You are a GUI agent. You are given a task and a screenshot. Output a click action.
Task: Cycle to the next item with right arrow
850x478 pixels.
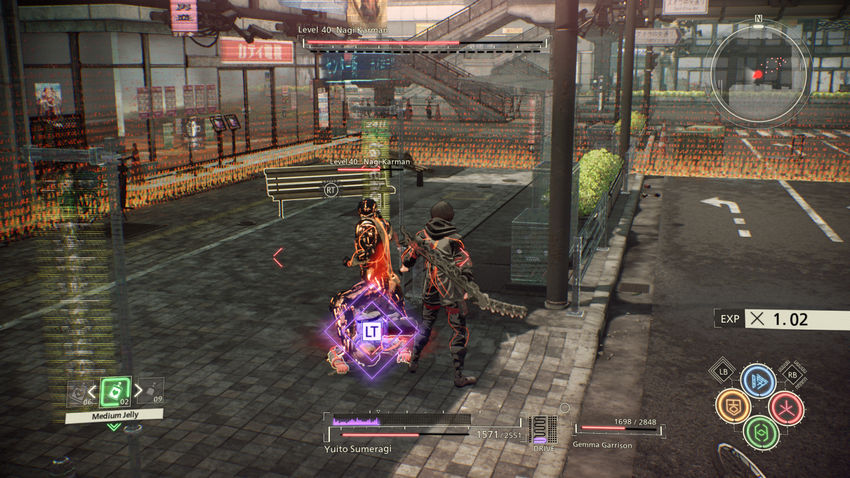pyautogui.click(x=137, y=391)
